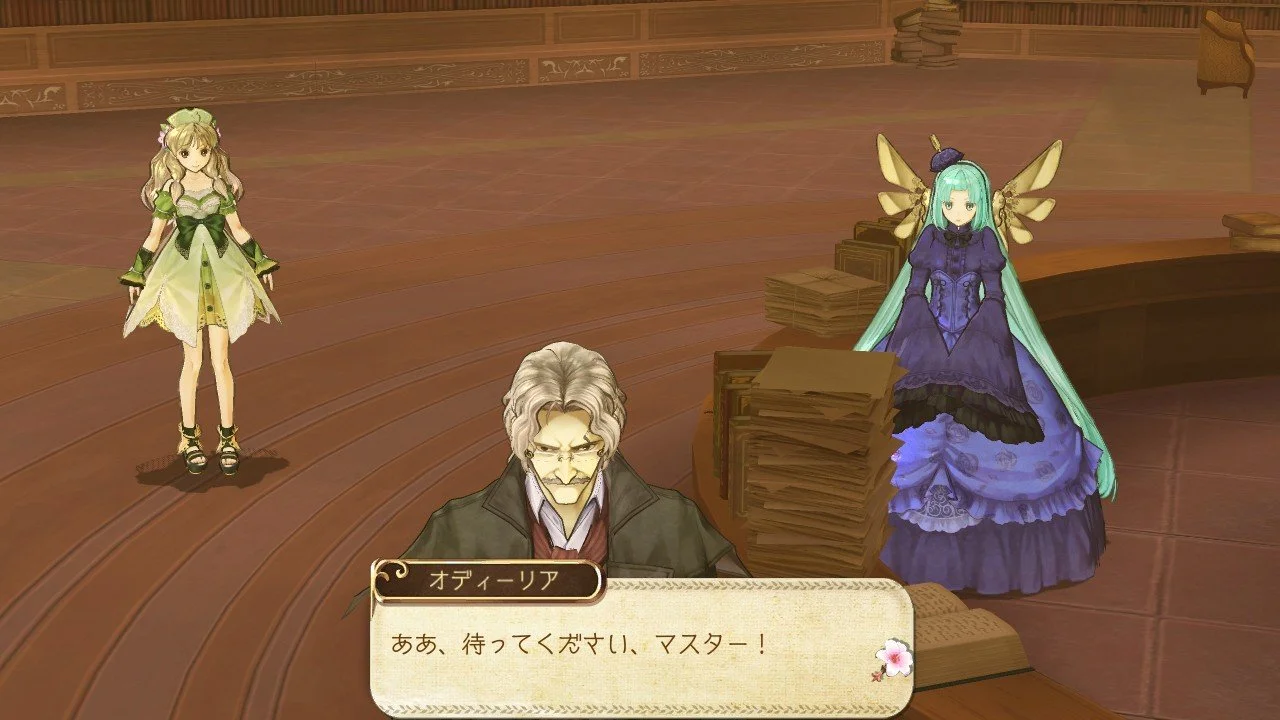Viewport: 1280px width, 720px height.
Task: Click the gold scroll ornament on the nameplate
Action: point(393,577)
